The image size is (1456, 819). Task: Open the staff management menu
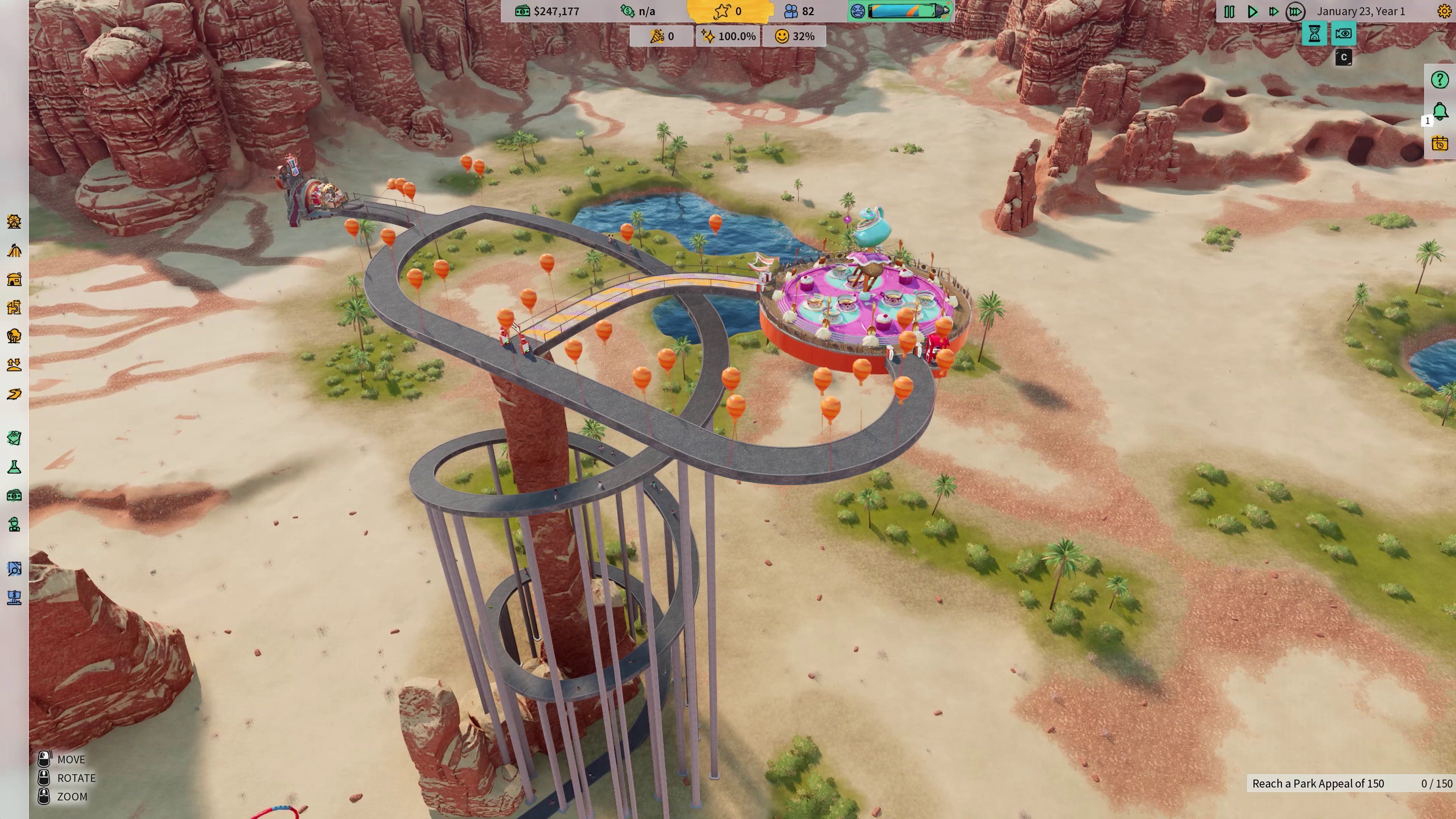[x=14, y=524]
